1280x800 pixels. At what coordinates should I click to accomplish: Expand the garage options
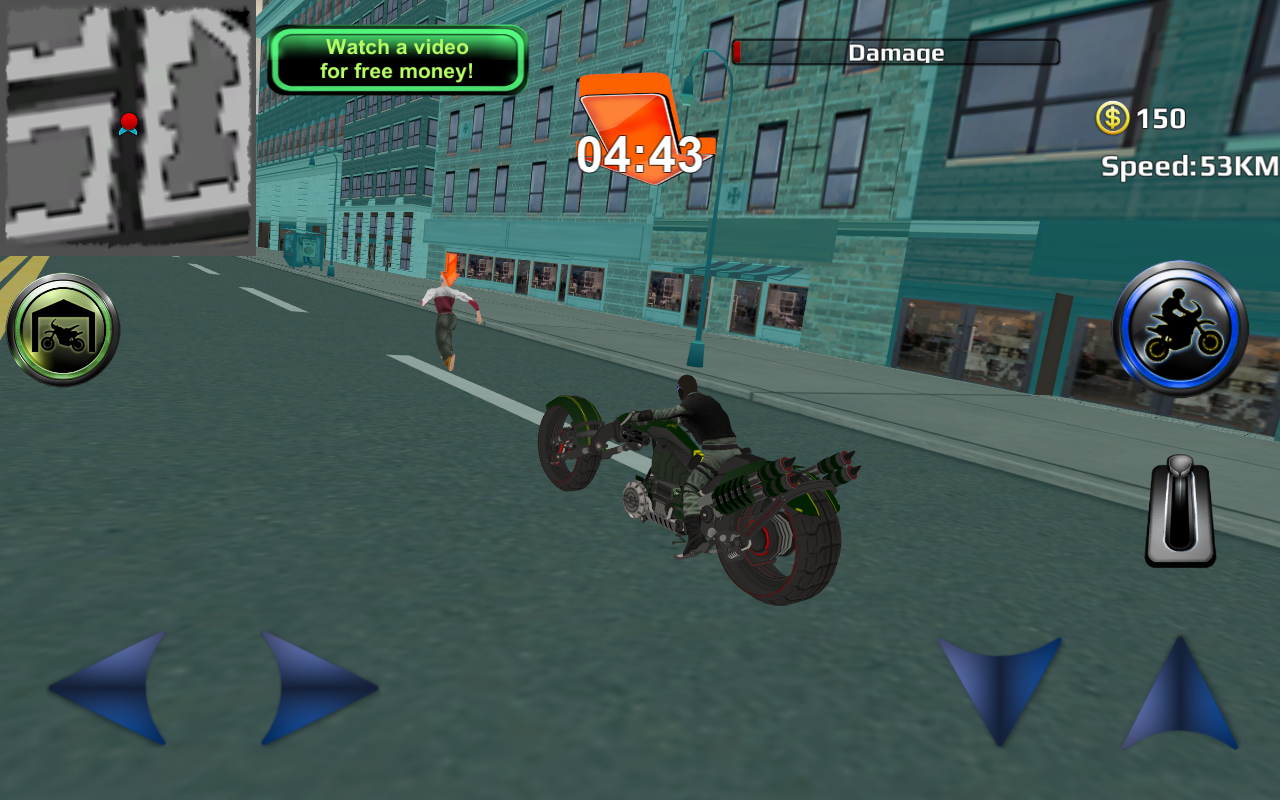63,327
